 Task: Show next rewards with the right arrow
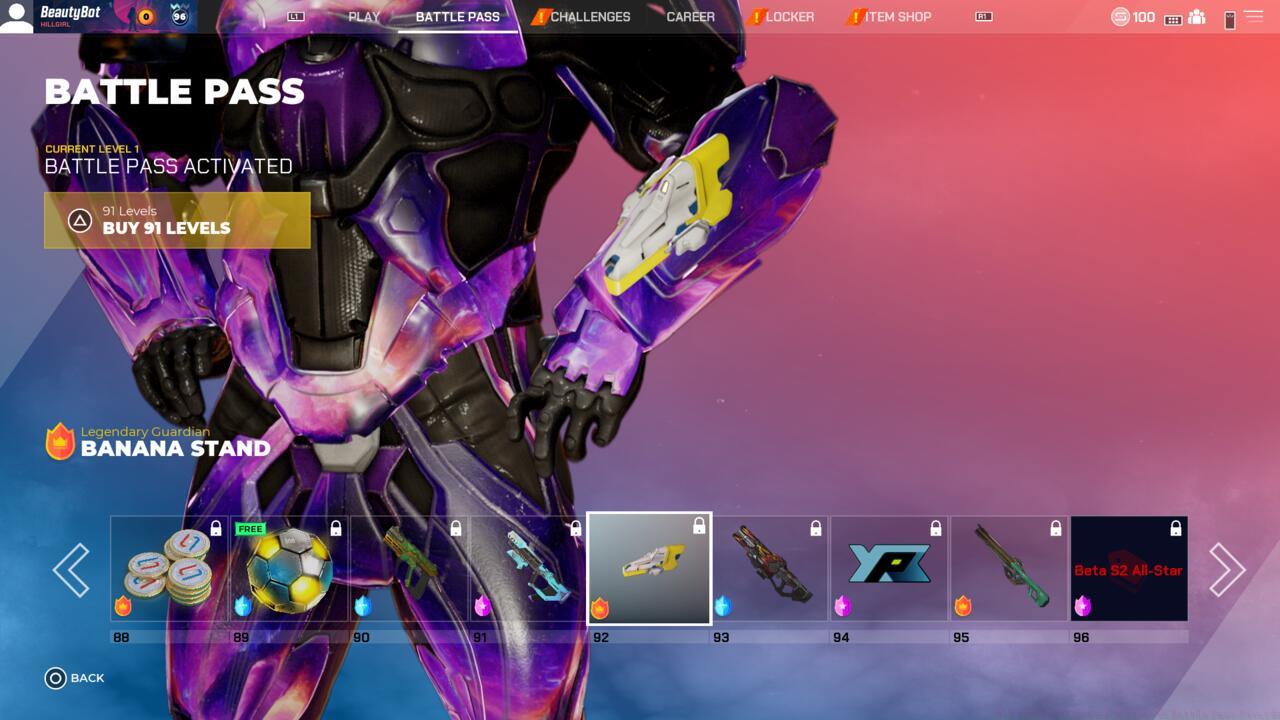[x=1227, y=569]
